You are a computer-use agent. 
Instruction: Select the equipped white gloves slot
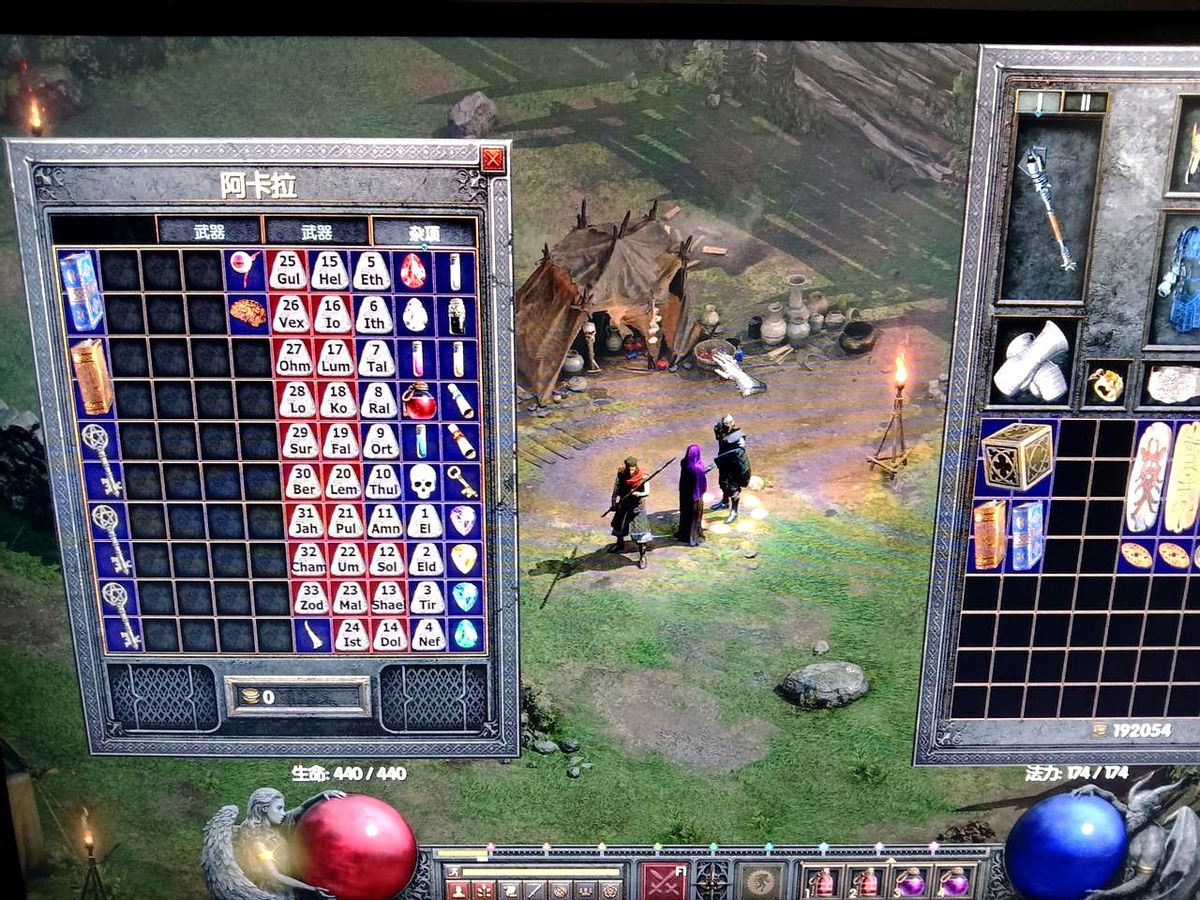tap(1032, 365)
